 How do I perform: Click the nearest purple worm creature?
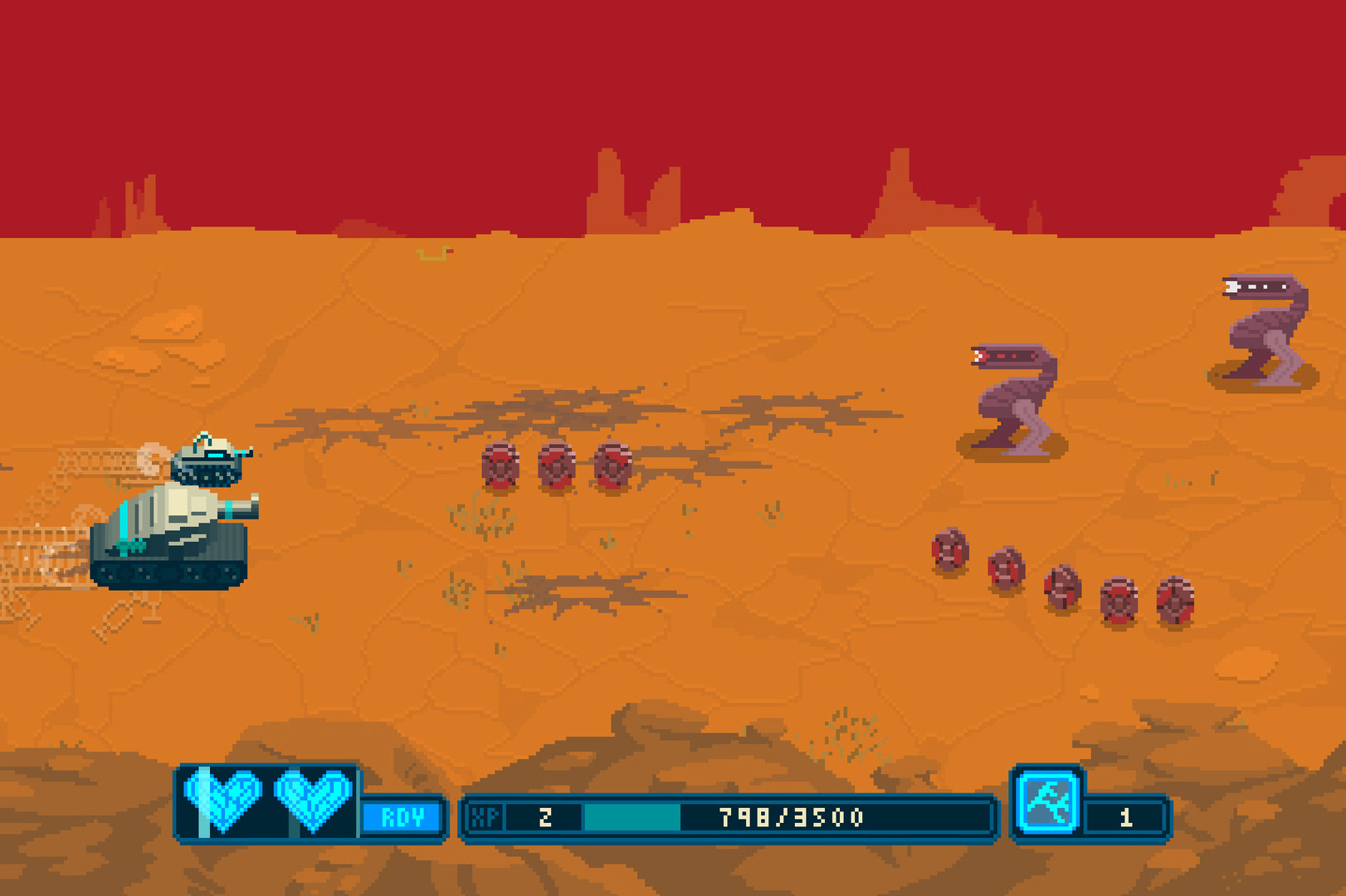pyautogui.click(x=1012, y=390)
